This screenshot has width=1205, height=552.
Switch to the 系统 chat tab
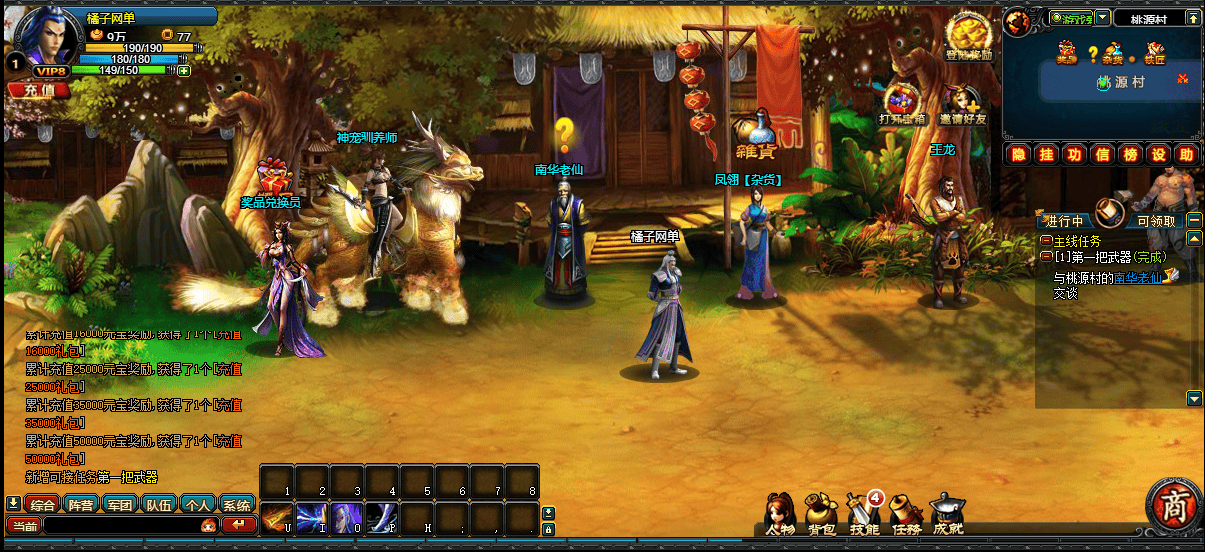(236, 505)
